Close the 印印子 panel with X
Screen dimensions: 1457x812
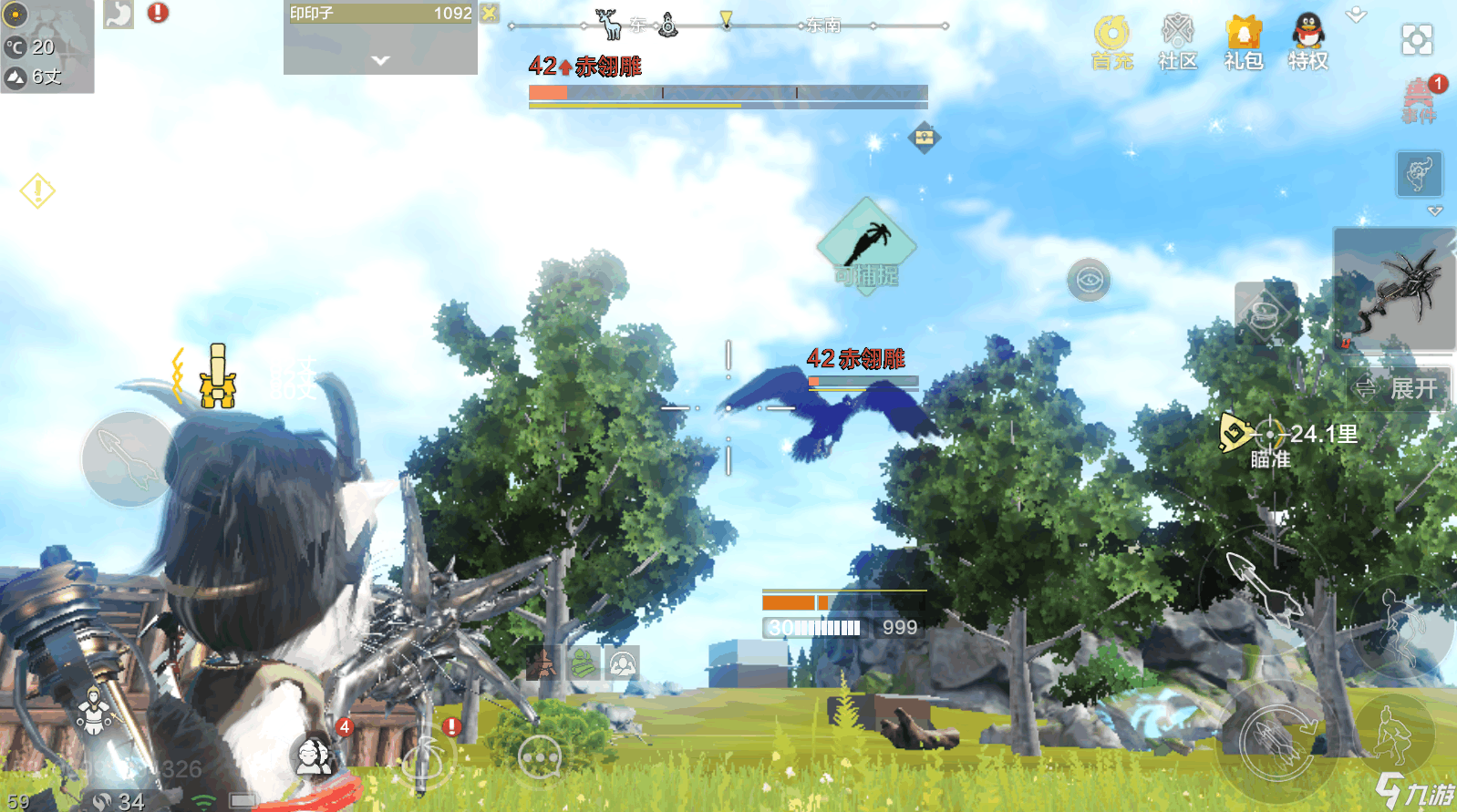[490, 13]
